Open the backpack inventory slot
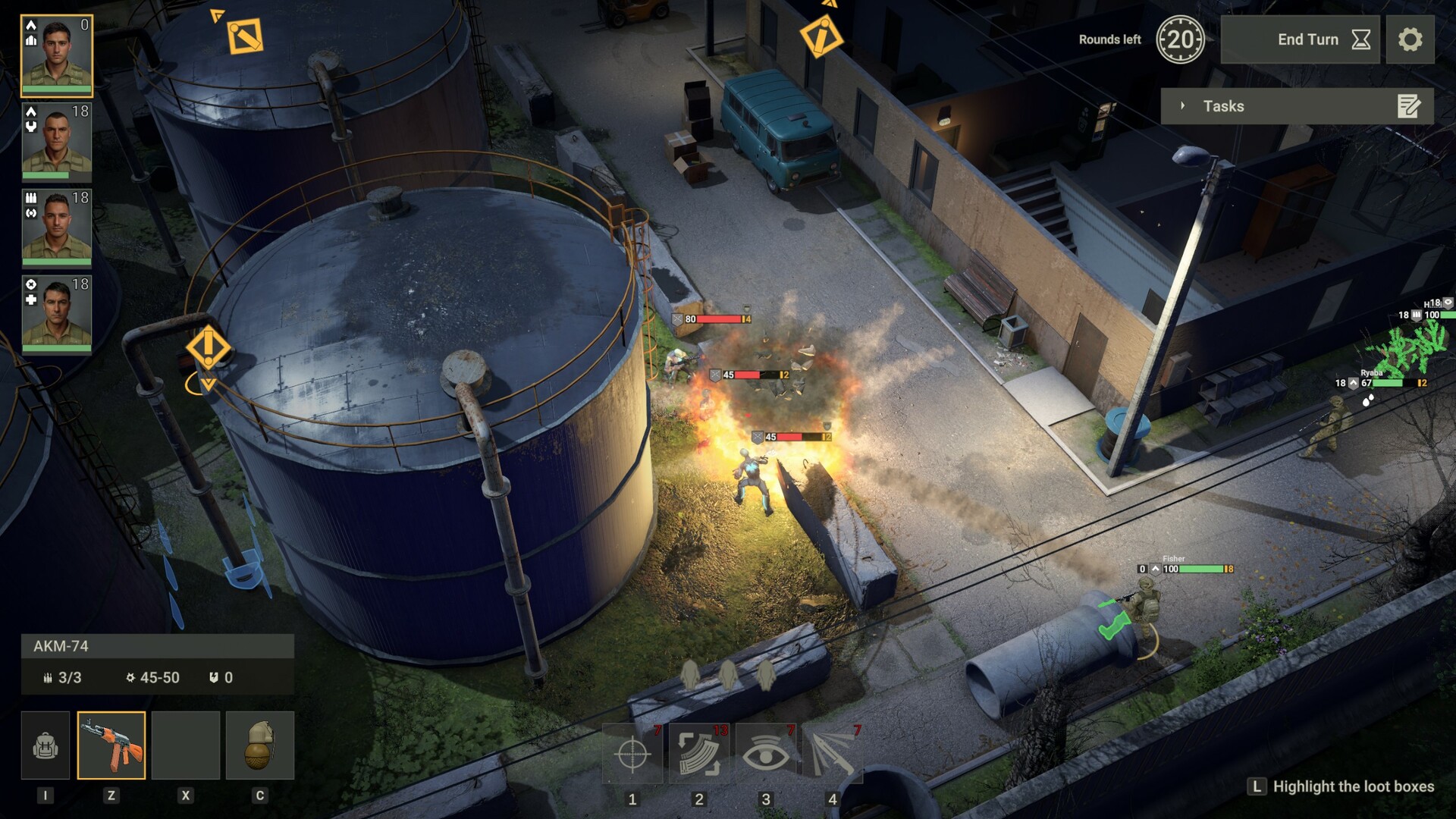1456x819 pixels. [x=46, y=745]
